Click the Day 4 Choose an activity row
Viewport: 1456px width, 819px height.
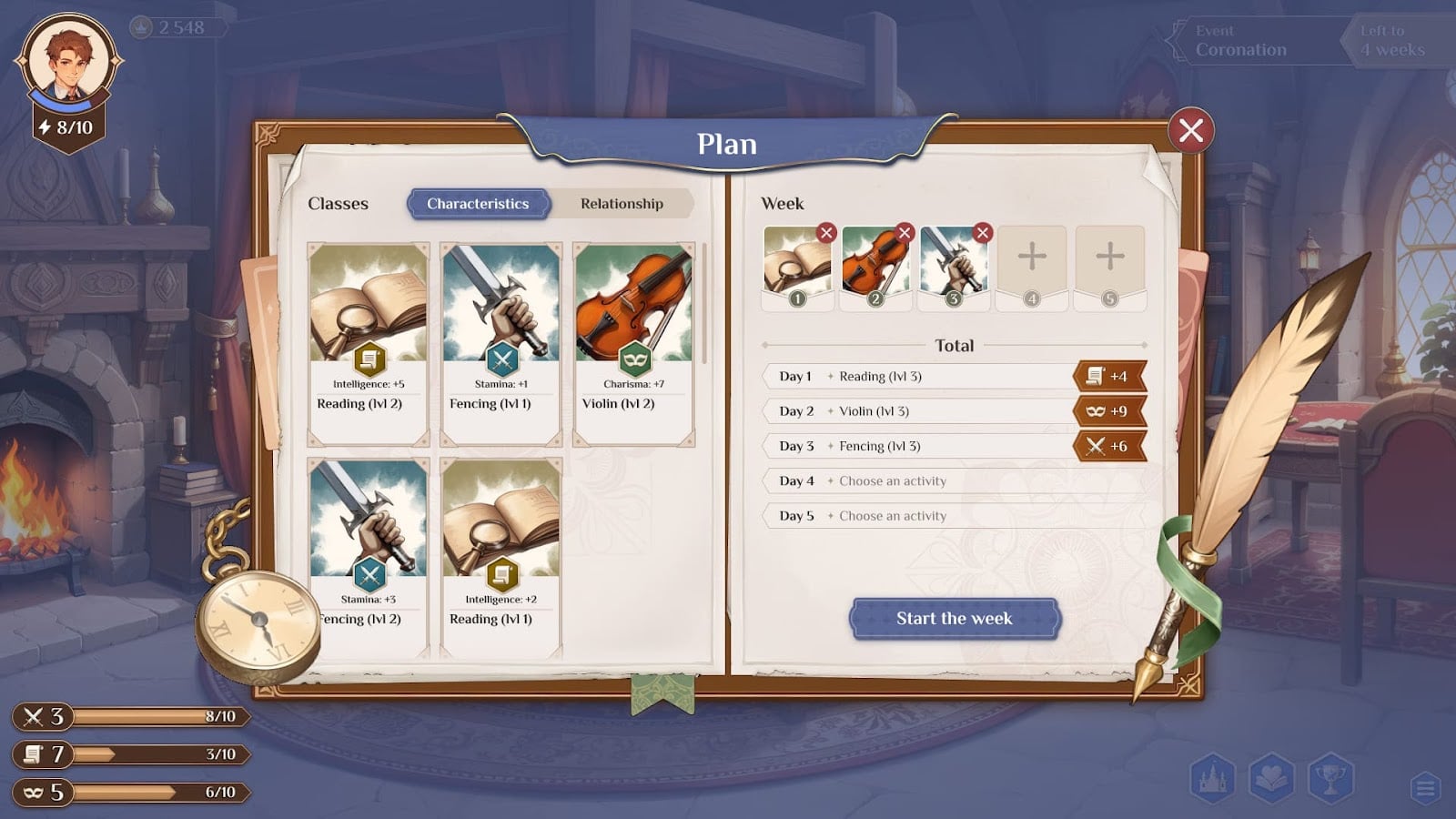click(953, 481)
